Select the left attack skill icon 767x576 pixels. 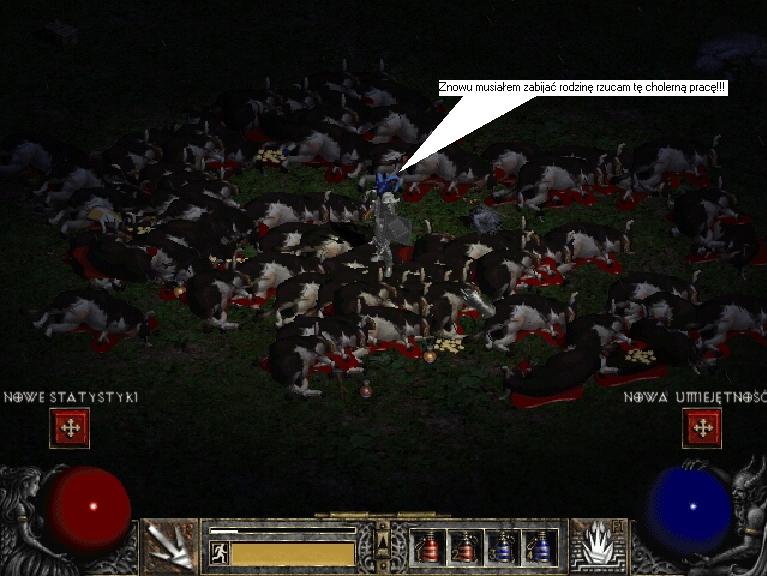169,546
